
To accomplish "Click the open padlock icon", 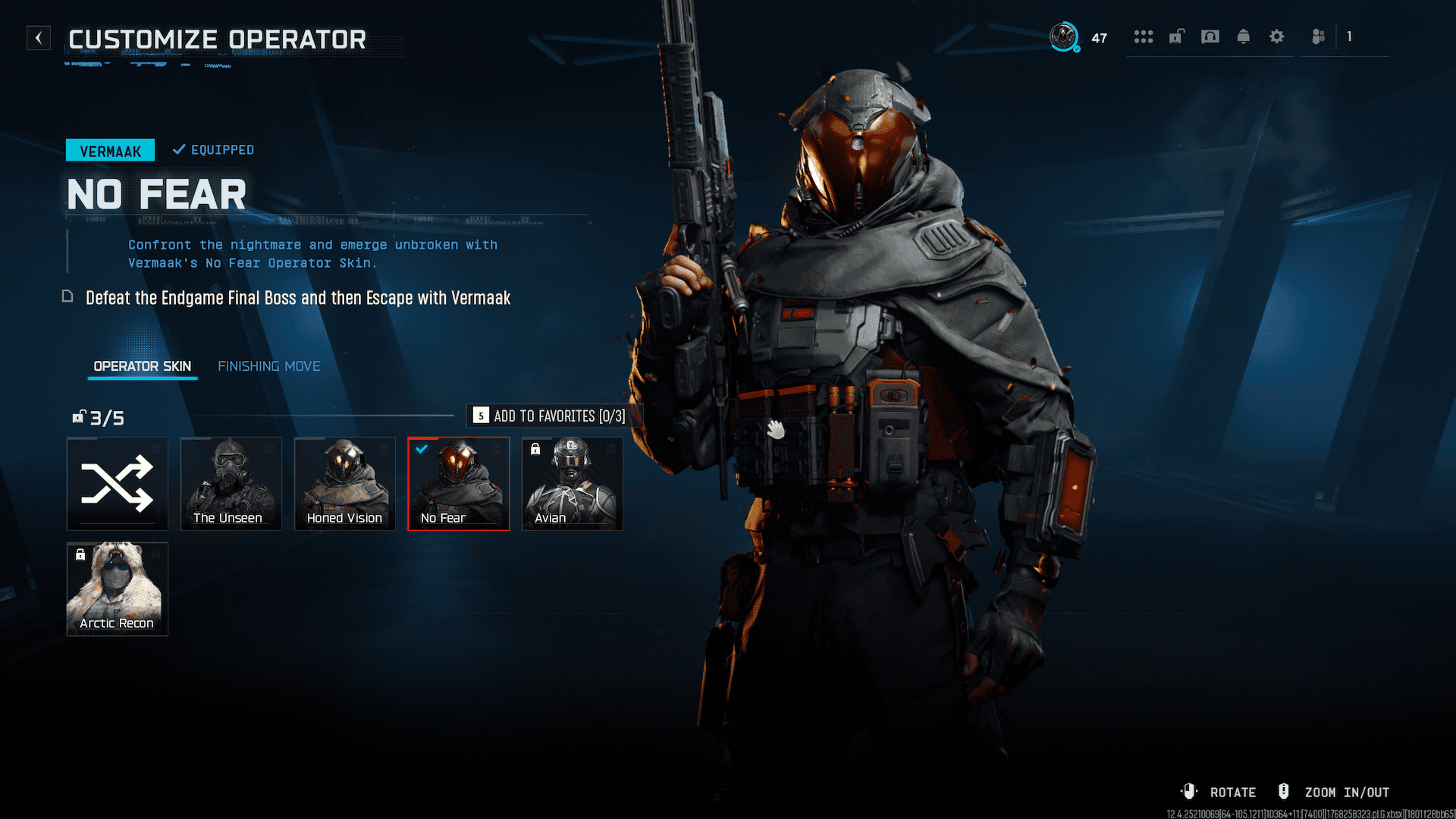I will (x=1176, y=36).
